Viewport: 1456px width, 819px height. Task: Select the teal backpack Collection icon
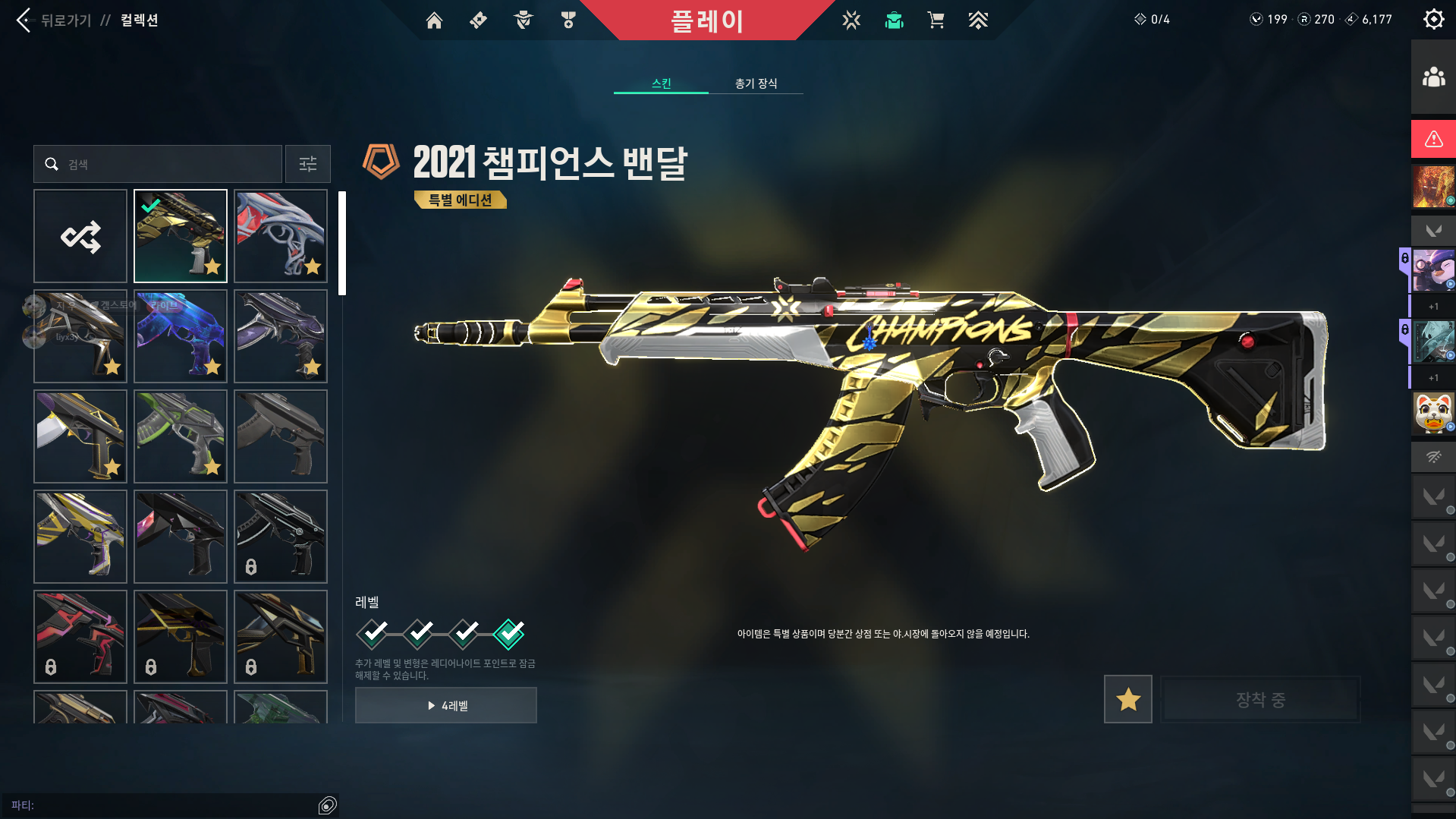point(894,20)
